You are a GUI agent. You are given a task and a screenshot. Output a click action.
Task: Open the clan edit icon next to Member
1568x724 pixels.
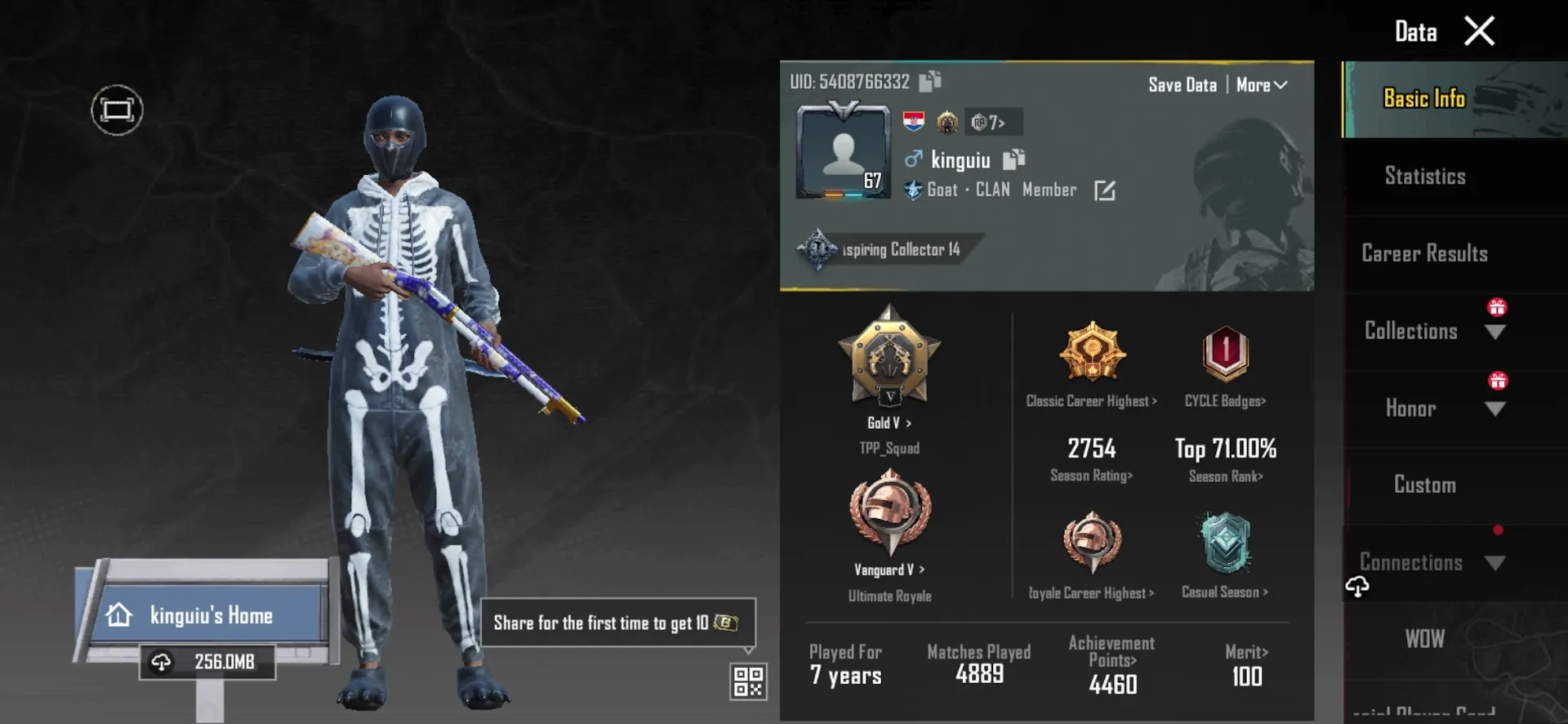1104,190
